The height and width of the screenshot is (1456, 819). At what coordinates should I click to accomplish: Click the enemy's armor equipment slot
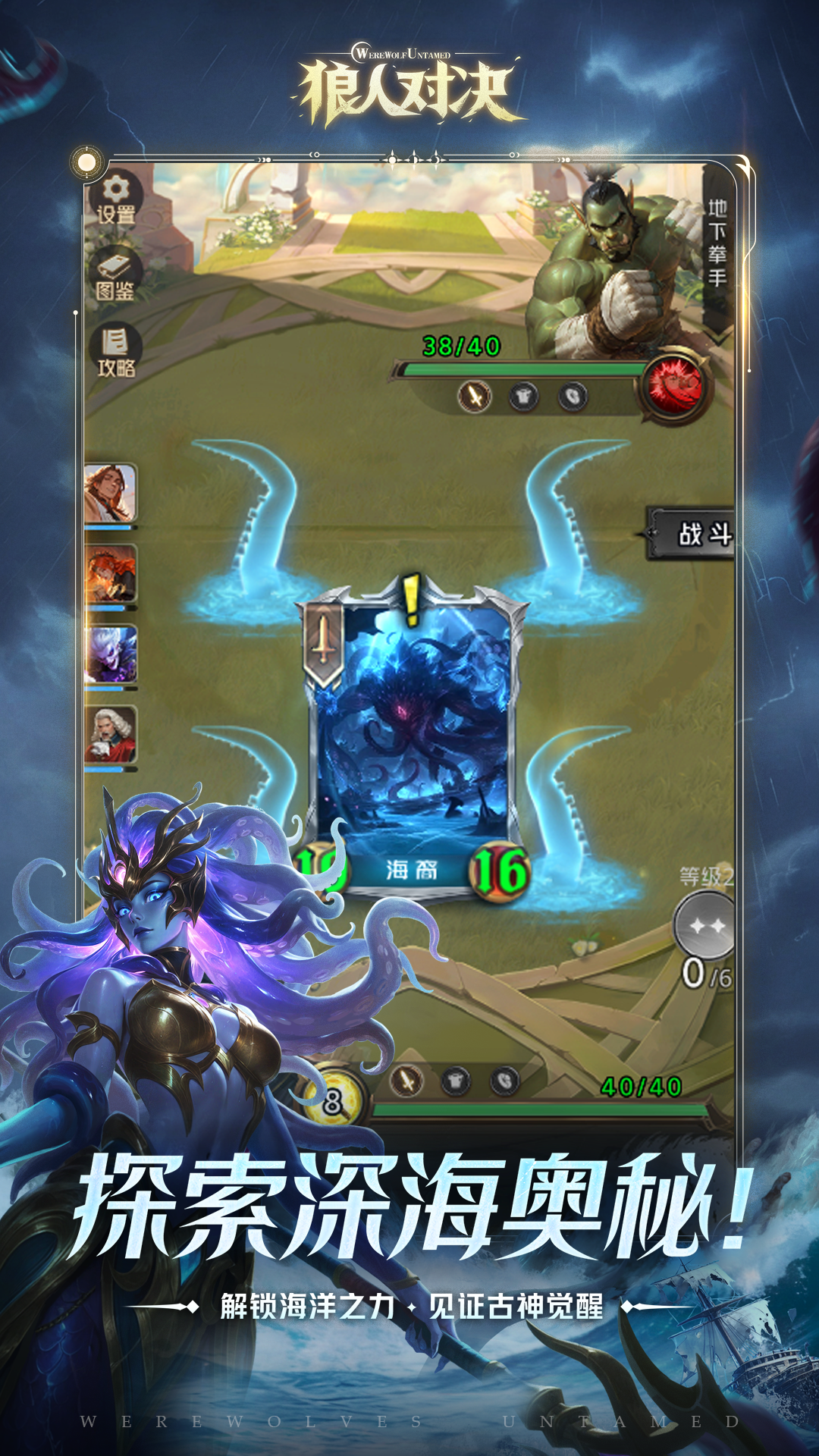point(524,396)
